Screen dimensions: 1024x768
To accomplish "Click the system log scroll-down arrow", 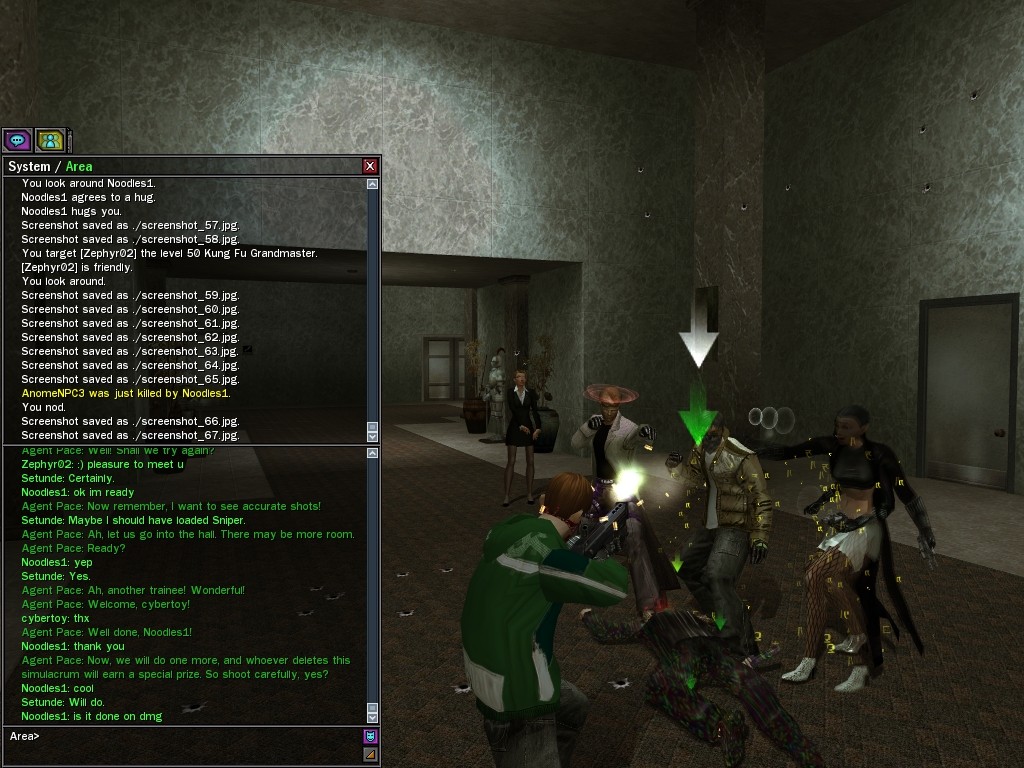I will pyautogui.click(x=373, y=436).
